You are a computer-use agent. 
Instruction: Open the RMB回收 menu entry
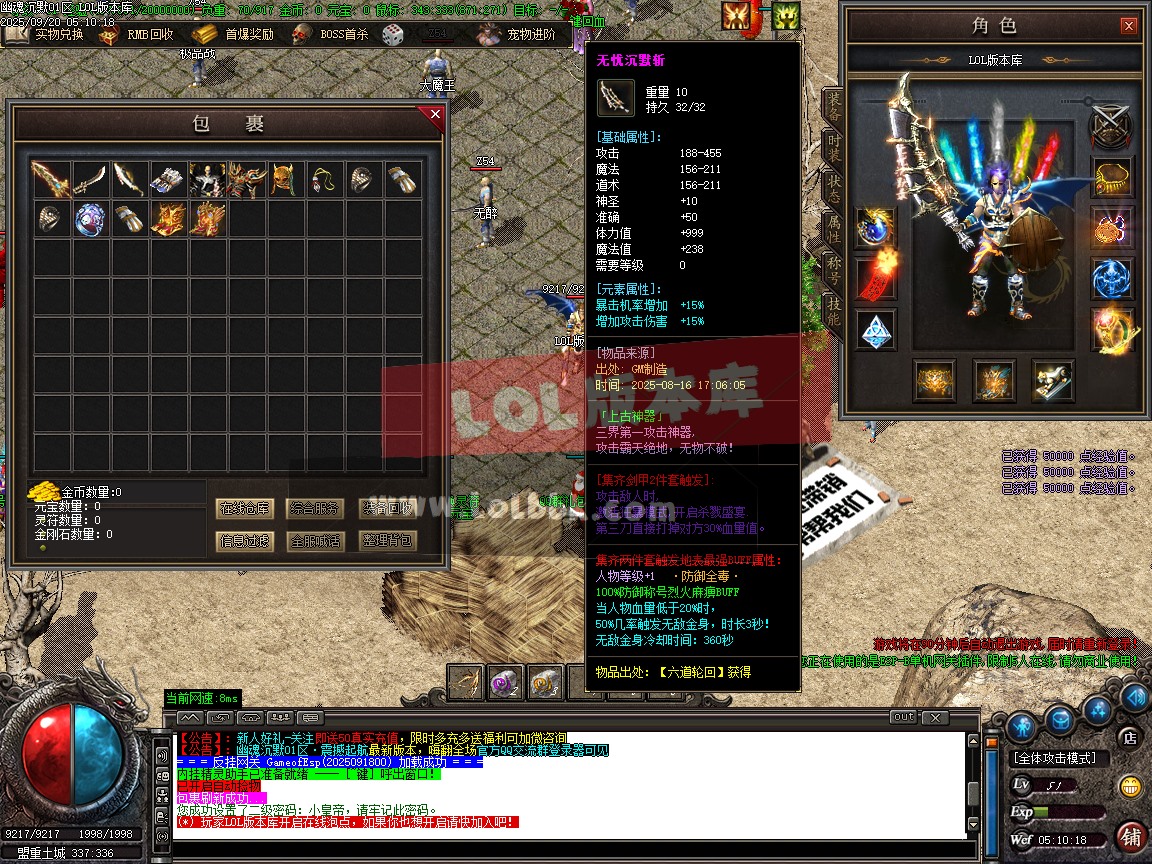138,34
